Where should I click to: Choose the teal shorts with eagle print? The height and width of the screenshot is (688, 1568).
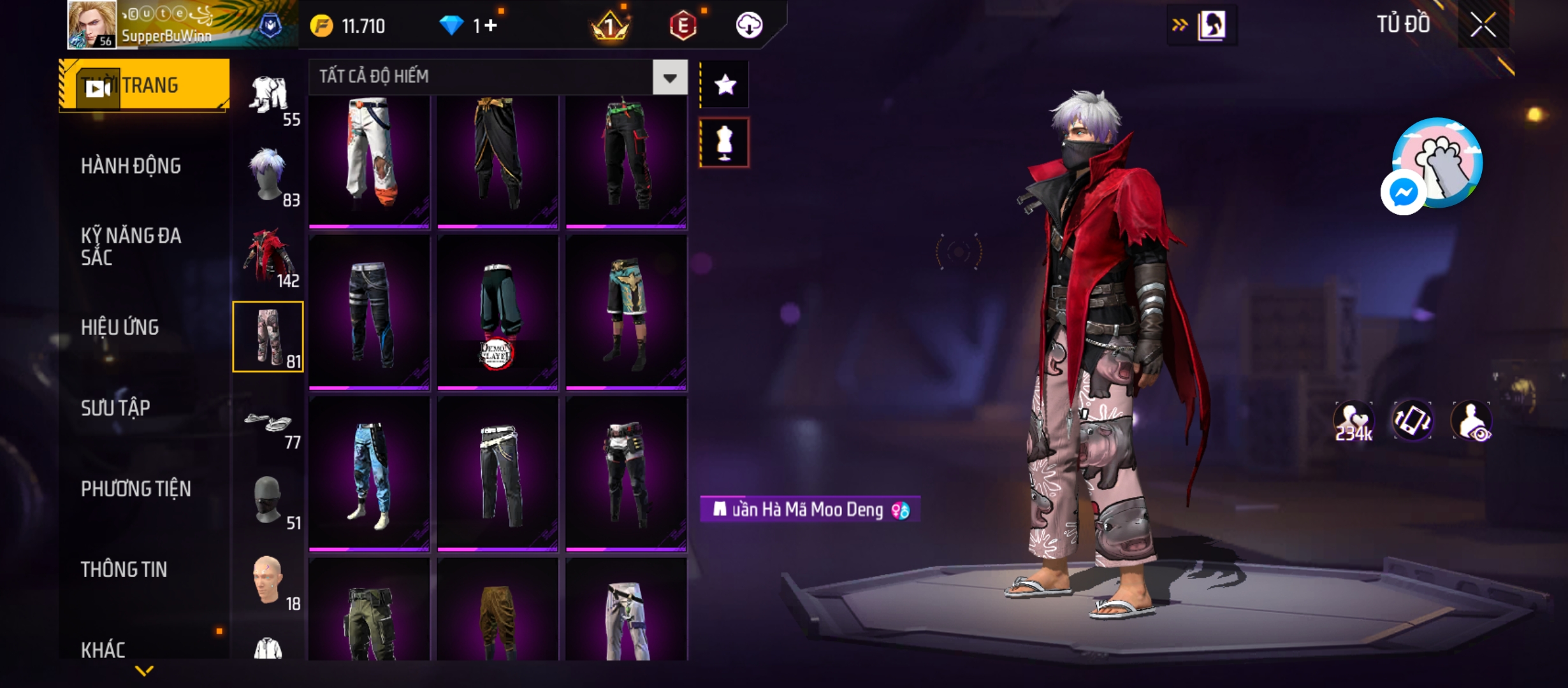(x=626, y=312)
